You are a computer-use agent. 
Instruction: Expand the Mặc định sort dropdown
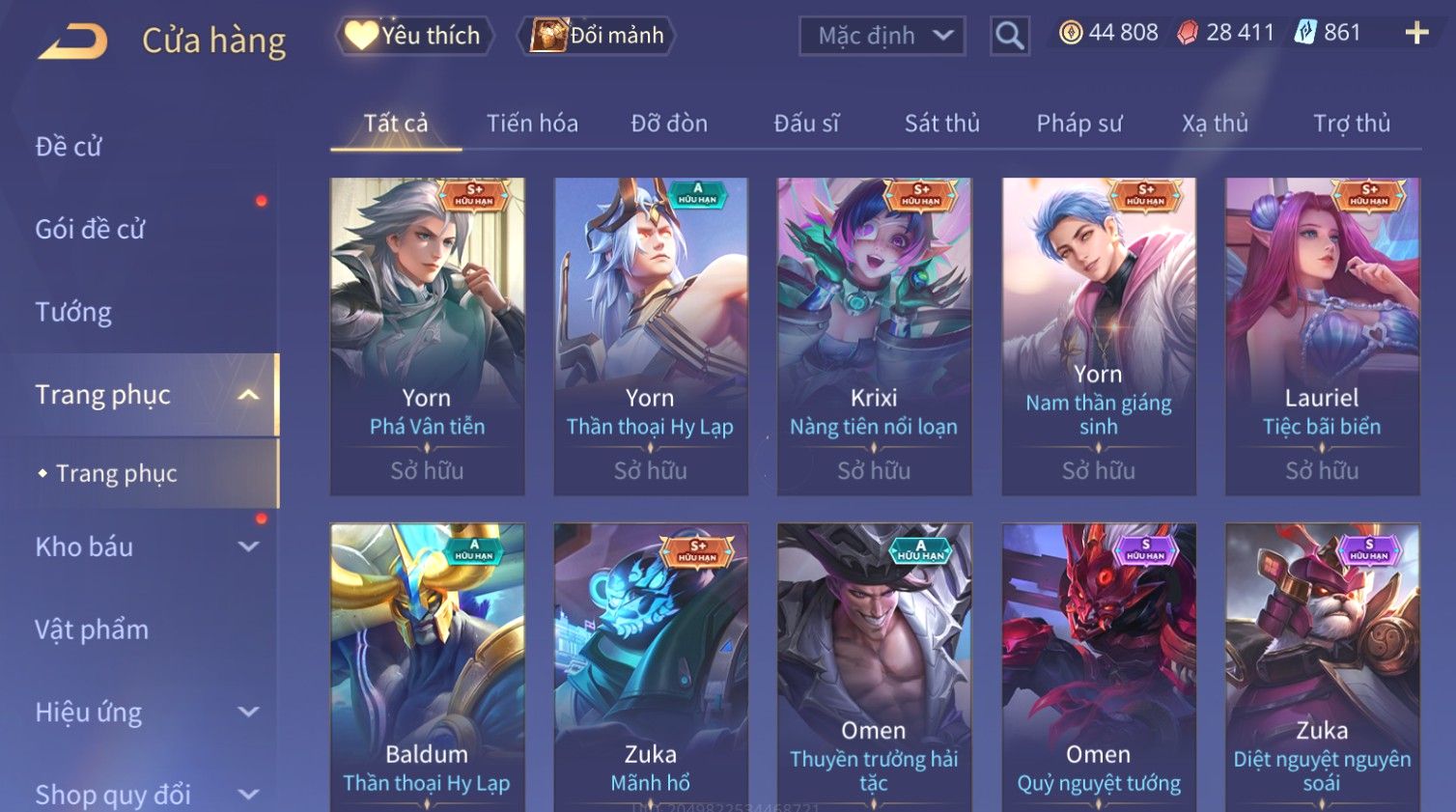click(882, 36)
